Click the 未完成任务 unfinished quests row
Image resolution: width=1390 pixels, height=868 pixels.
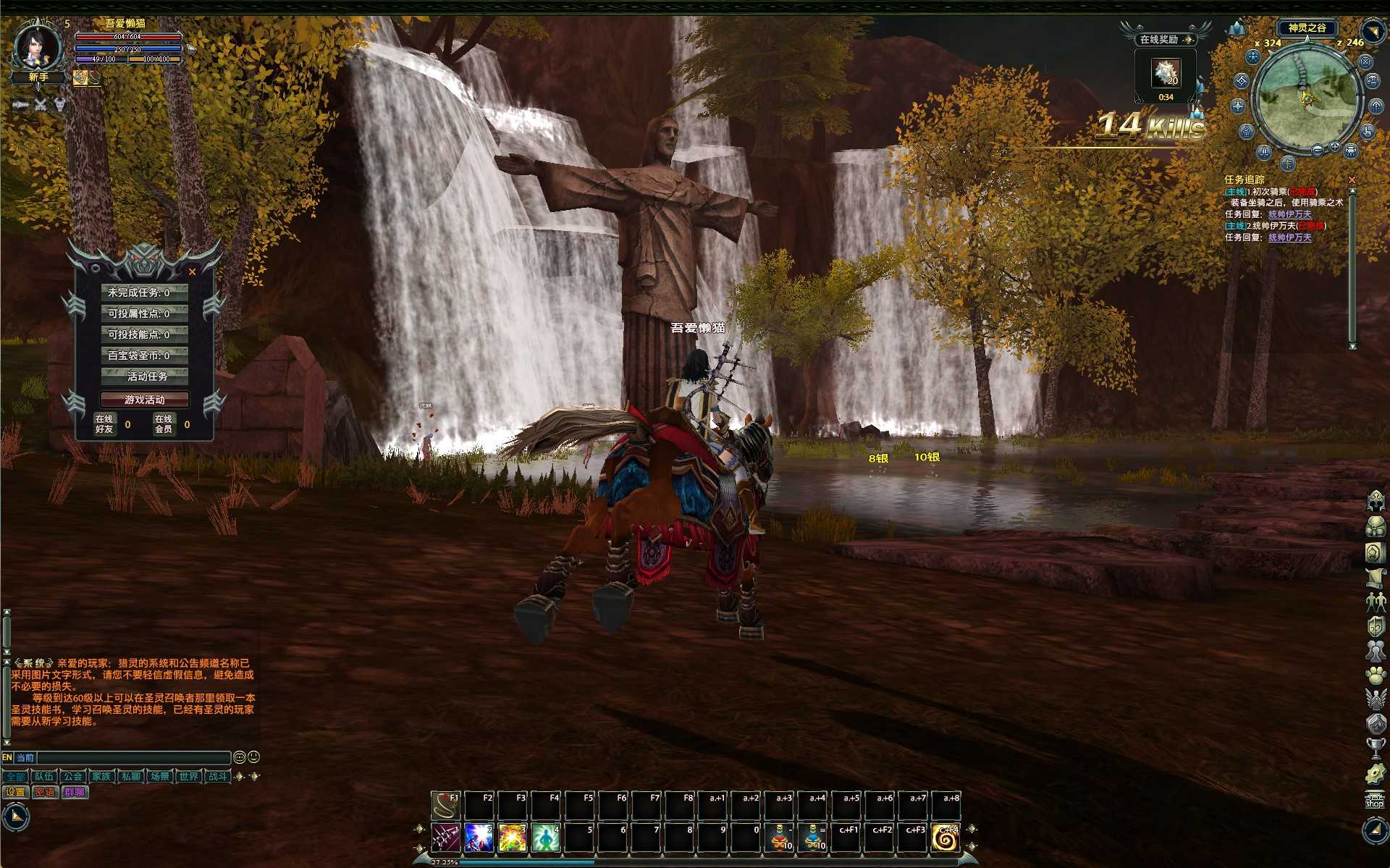[x=144, y=292]
